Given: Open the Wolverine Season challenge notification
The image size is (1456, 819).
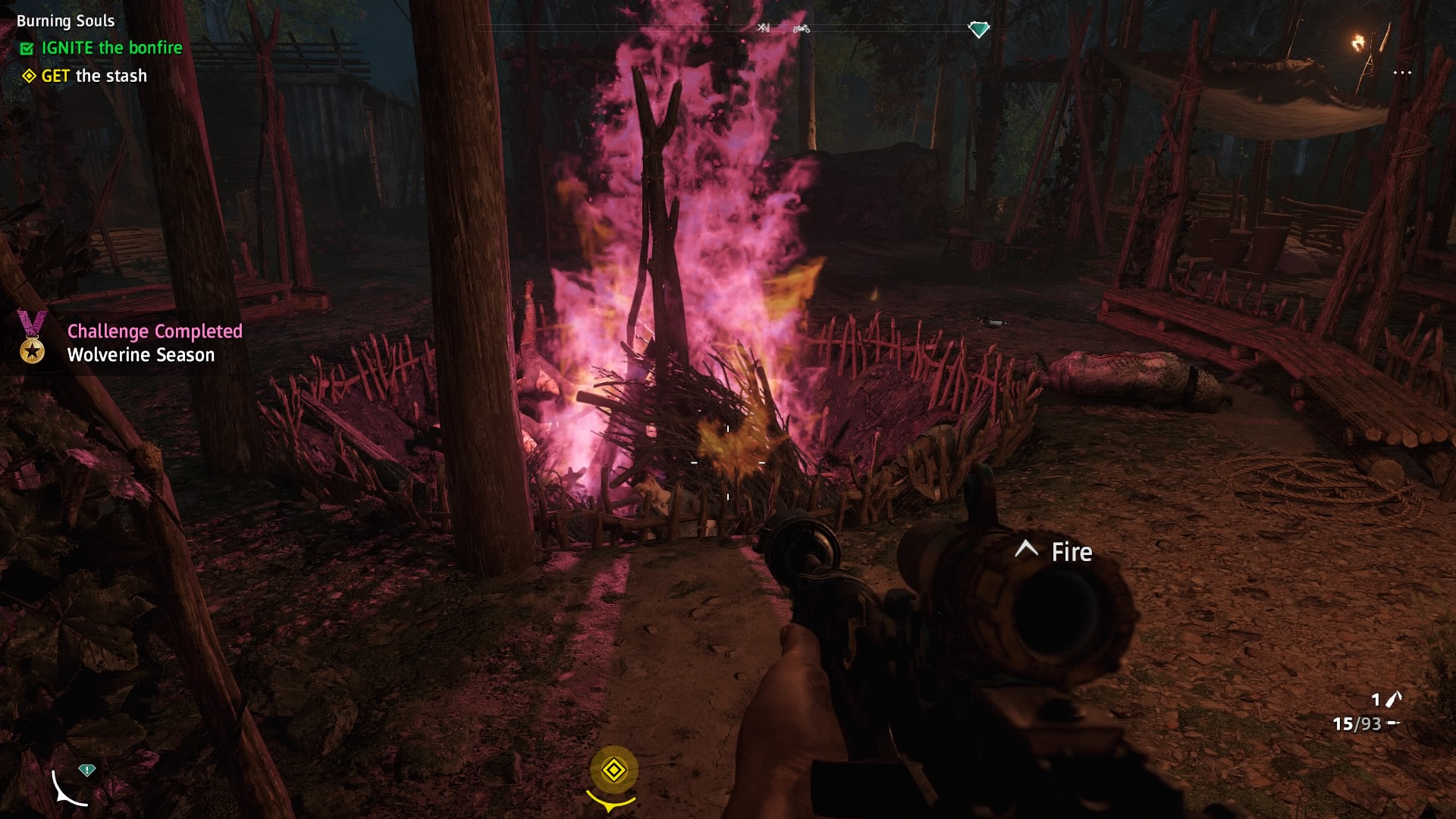Looking at the screenshot, I should (x=141, y=355).
